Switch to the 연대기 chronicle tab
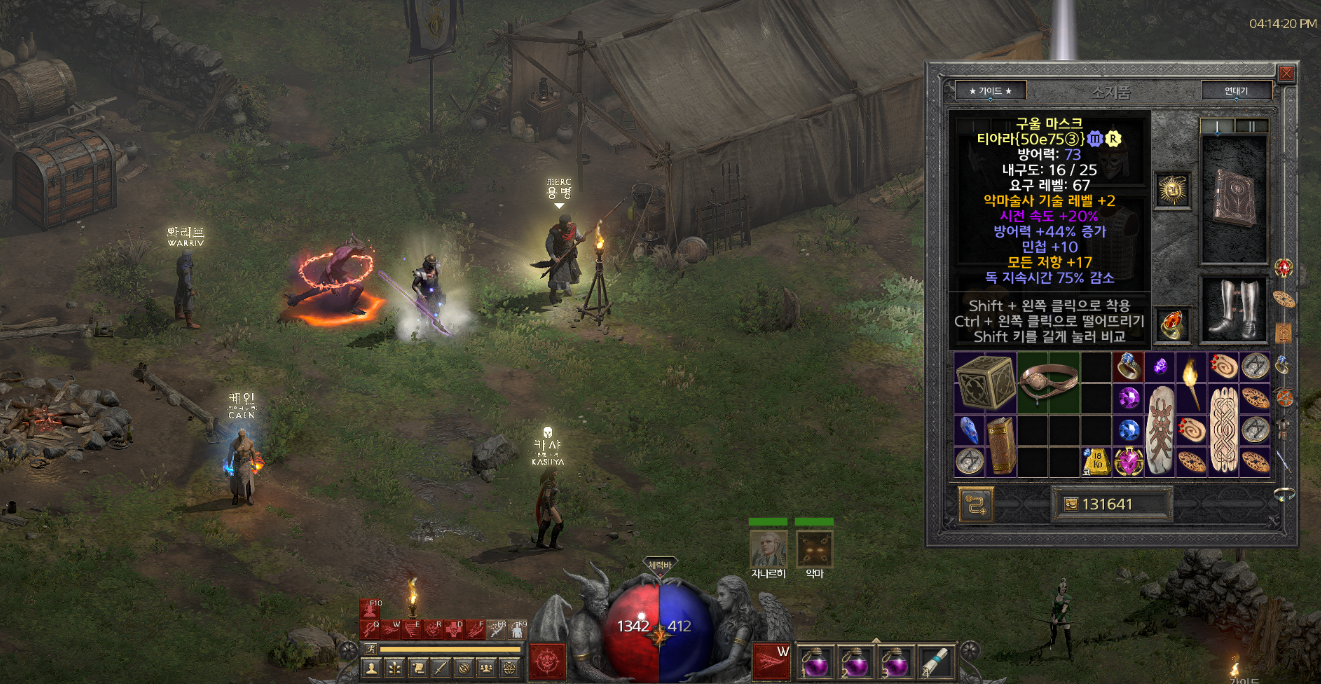This screenshot has height=684, width=1321. click(x=1236, y=91)
